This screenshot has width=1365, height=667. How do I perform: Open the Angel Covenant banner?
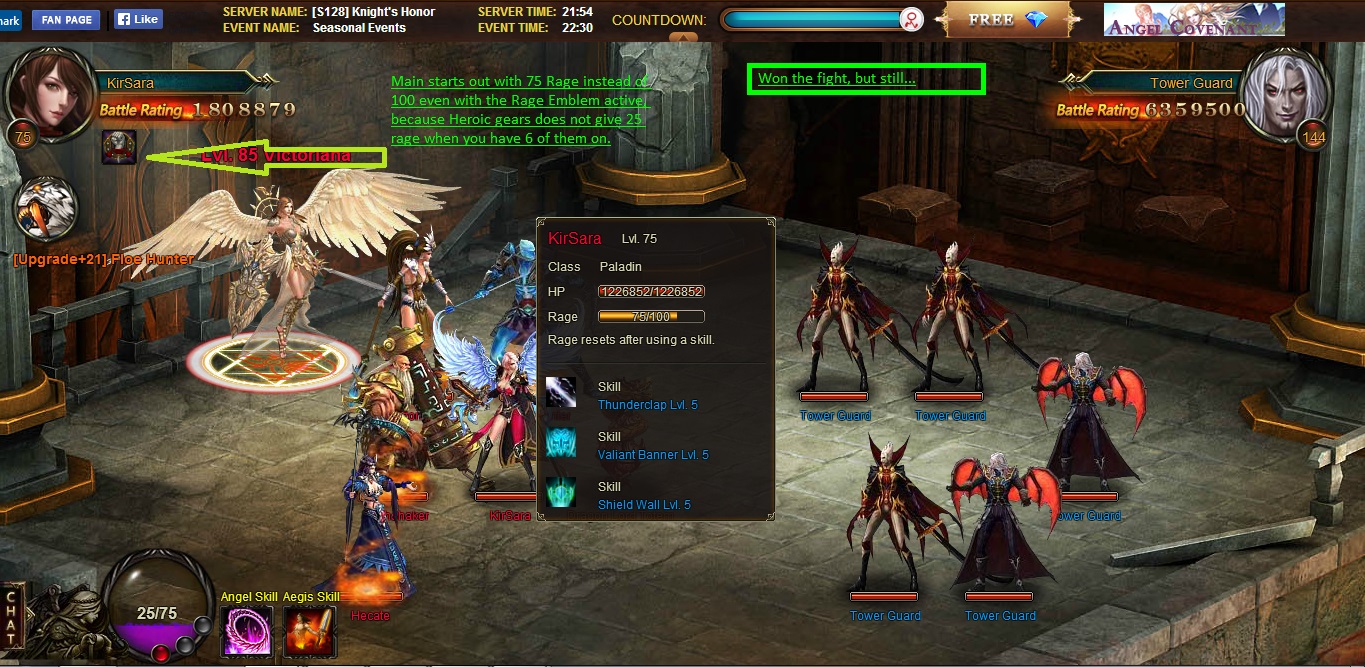[x=1194, y=20]
